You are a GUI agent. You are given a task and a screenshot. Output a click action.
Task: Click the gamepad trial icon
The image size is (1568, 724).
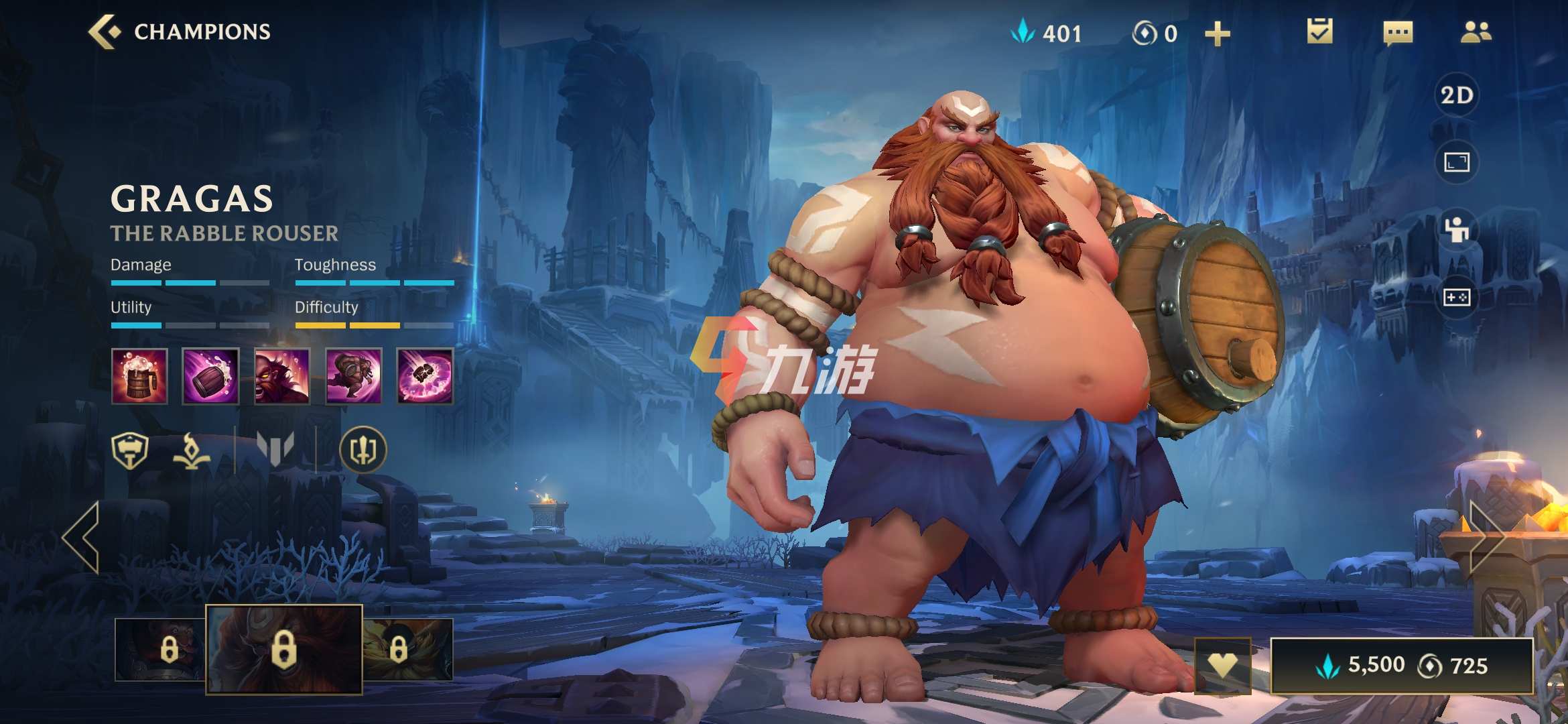point(1457,297)
